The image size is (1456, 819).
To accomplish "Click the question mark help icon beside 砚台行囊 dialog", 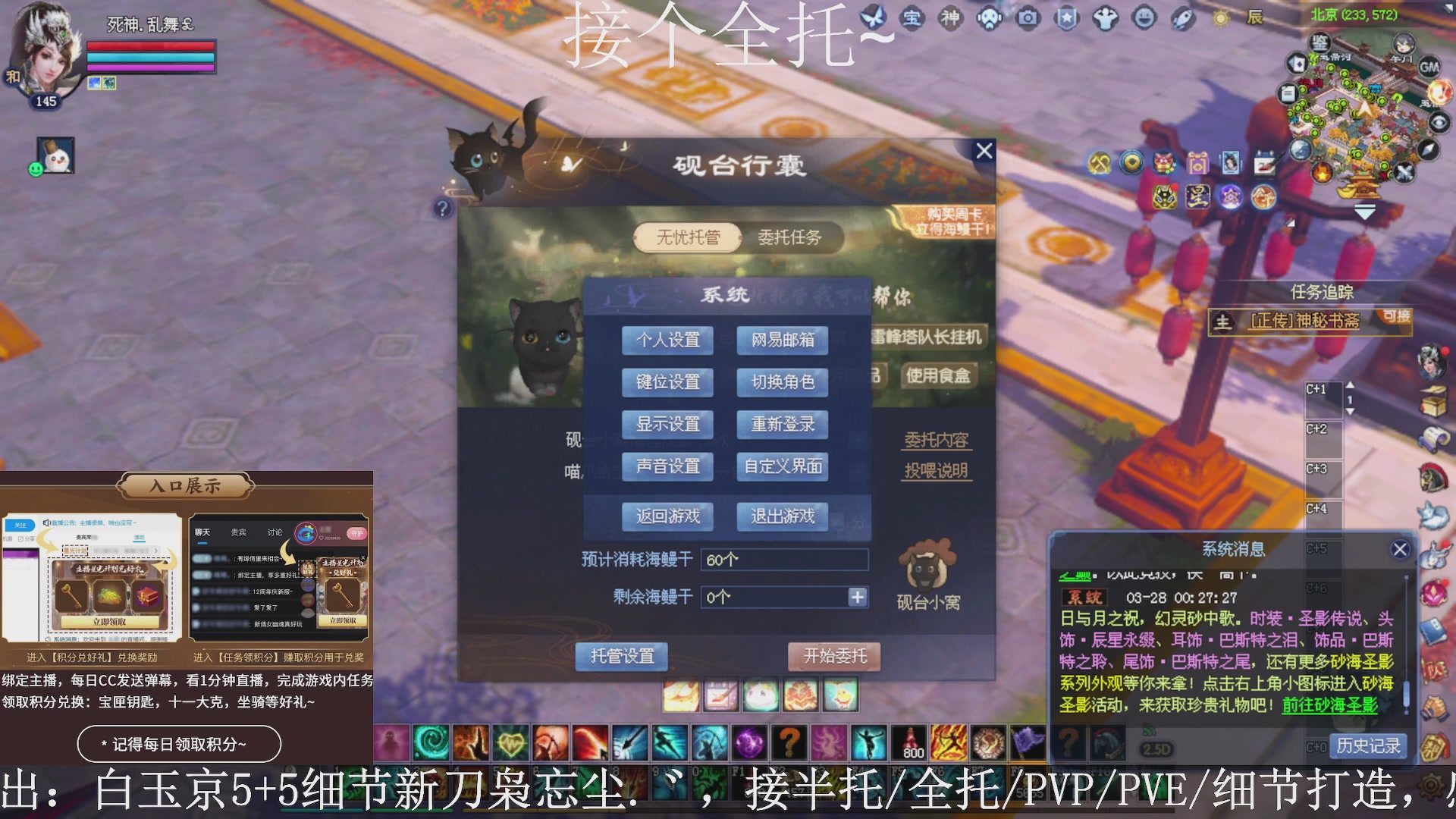I will 443,209.
